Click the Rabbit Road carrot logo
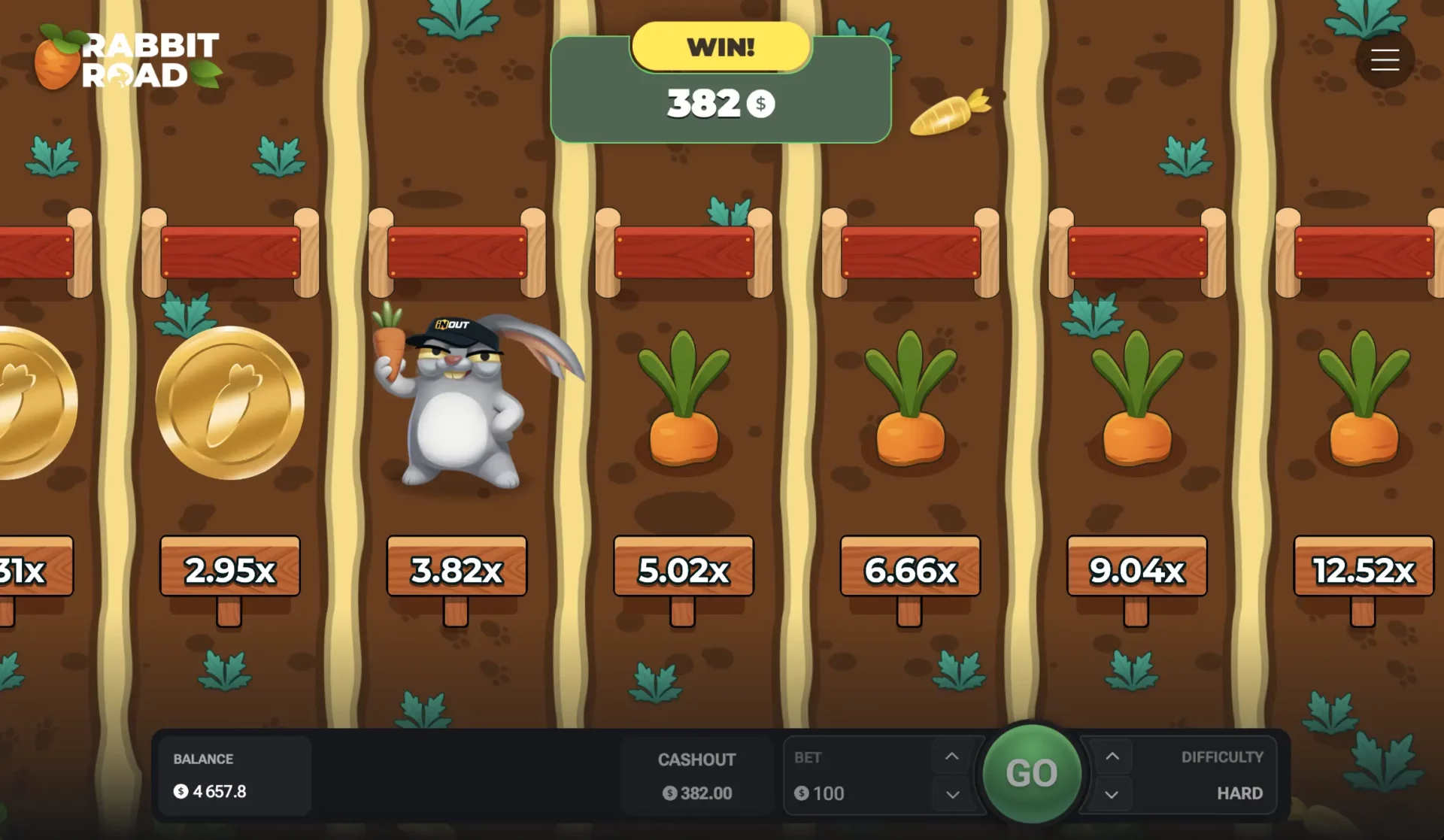 point(56,59)
